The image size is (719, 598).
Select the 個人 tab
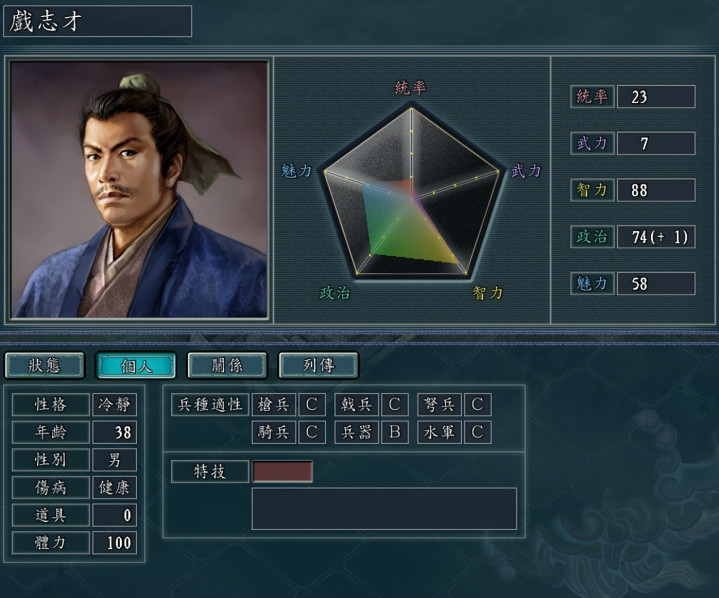pyautogui.click(x=135, y=365)
